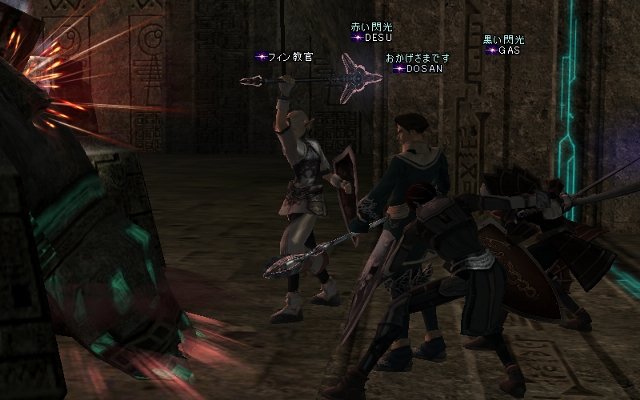This screenshot has height=400, width=640.
Task: Choose the DOSAN name label
Action: (419, 69)
